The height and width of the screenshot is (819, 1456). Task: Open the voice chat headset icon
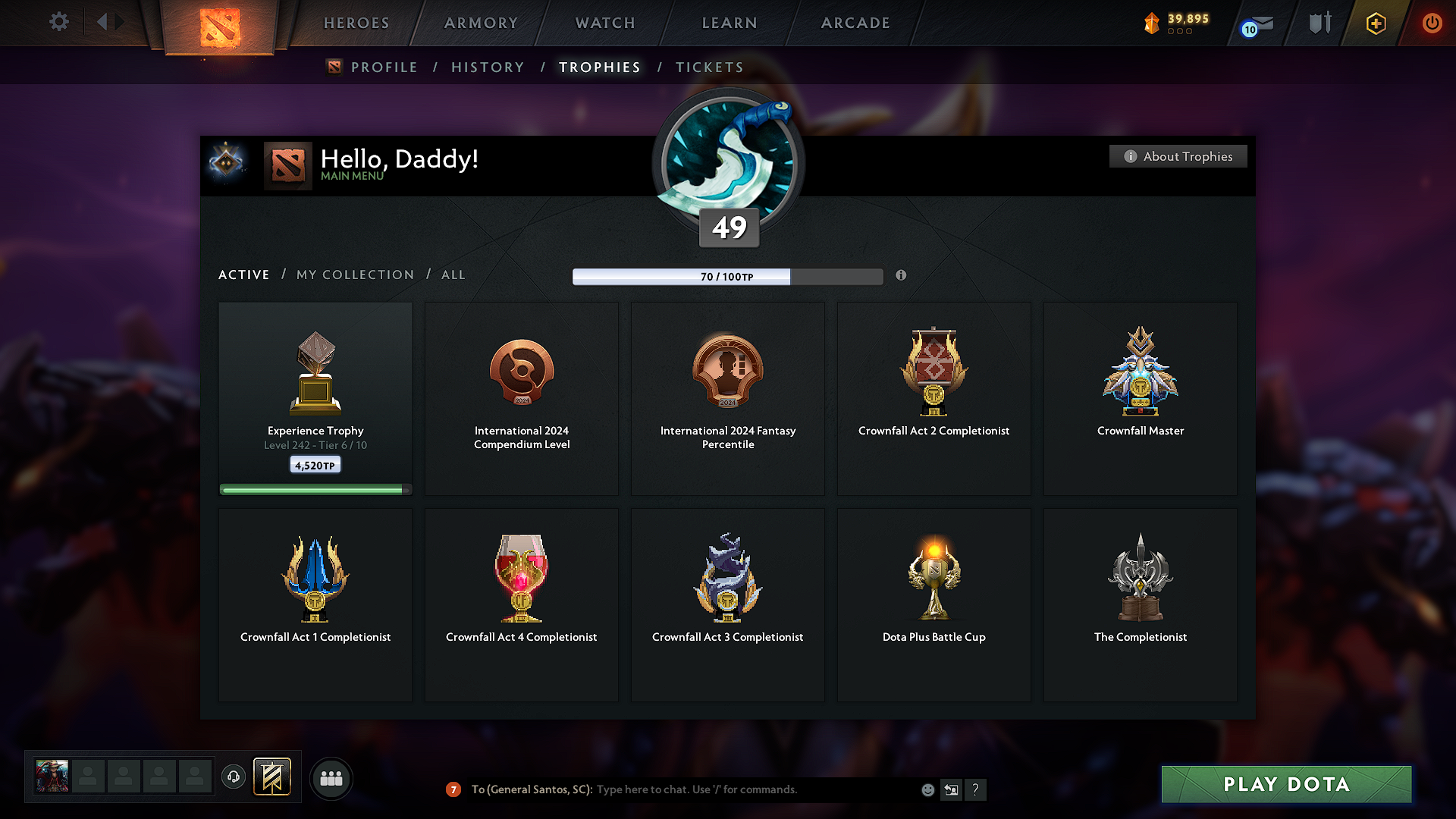pyautogui.click(x=234, y=777)
